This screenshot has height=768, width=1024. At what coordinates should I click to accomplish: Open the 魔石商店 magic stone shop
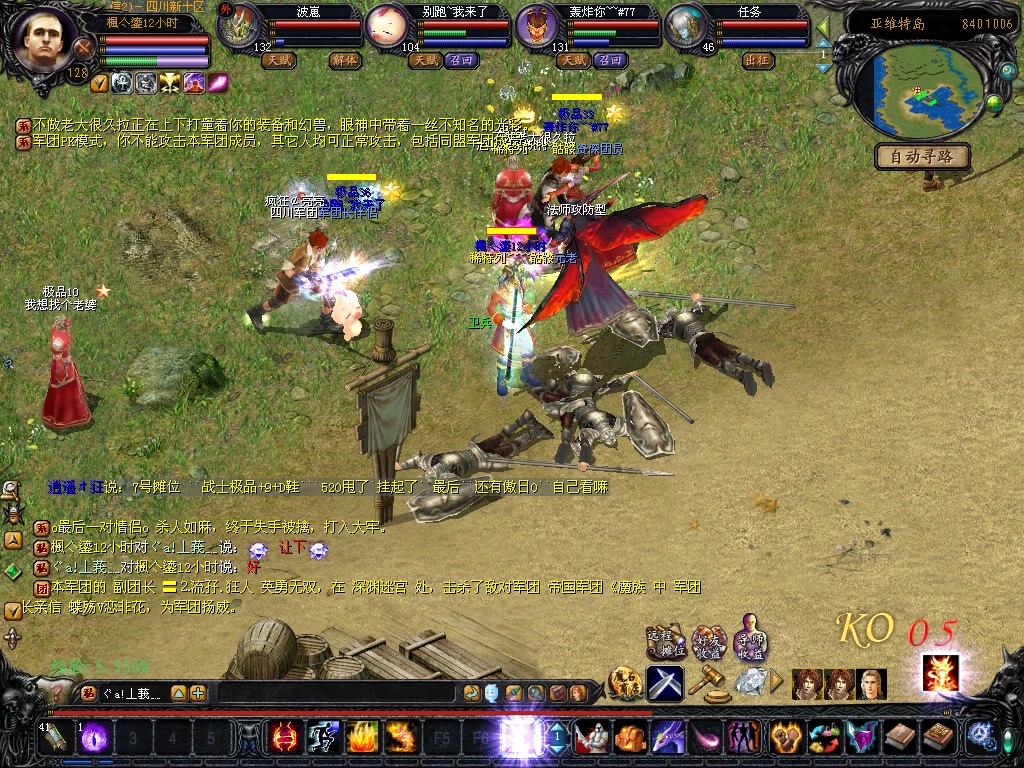(x=626, y=684)
